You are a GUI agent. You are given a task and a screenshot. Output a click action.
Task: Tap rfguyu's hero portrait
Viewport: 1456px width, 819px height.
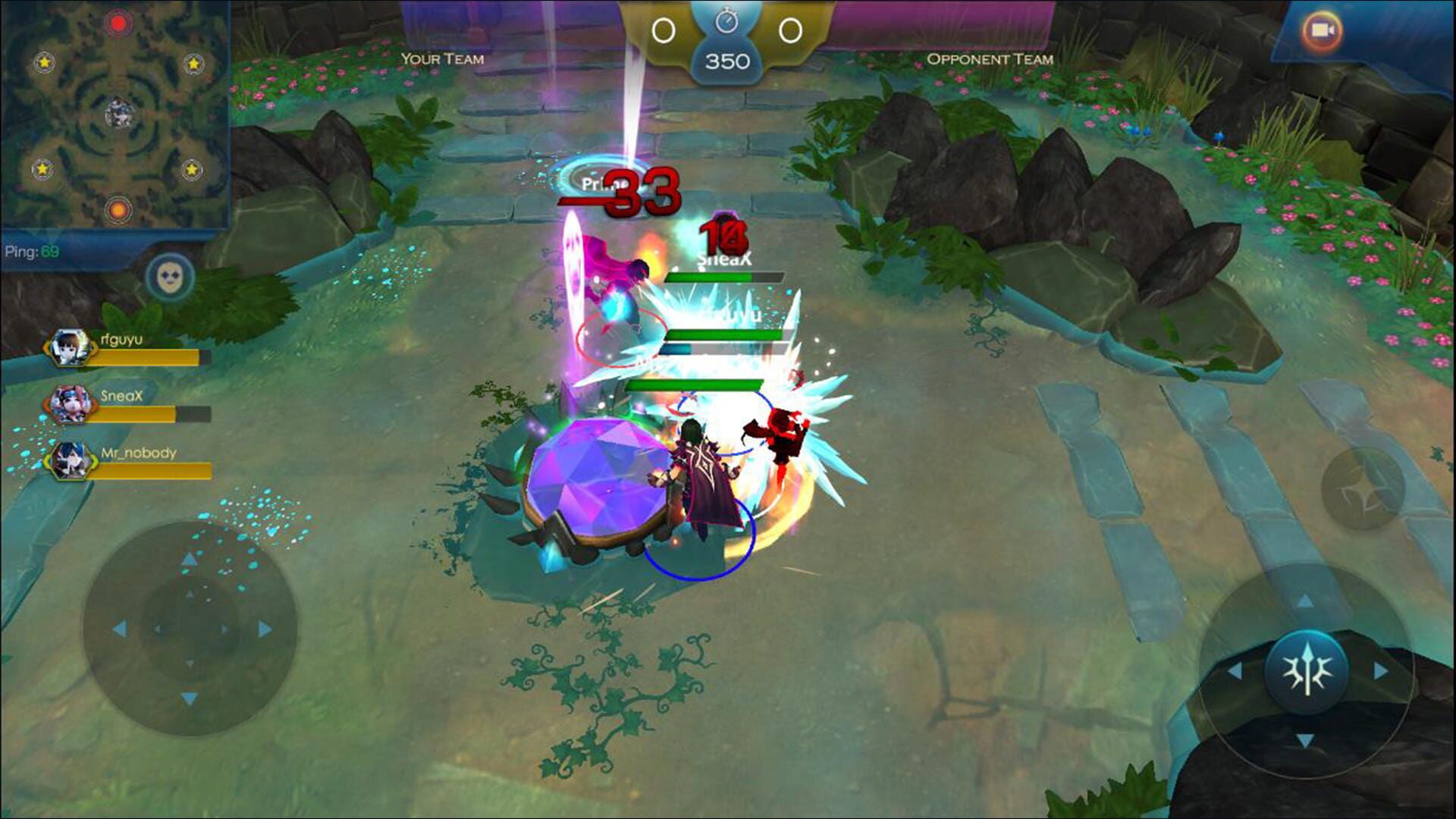pos(70,349)
